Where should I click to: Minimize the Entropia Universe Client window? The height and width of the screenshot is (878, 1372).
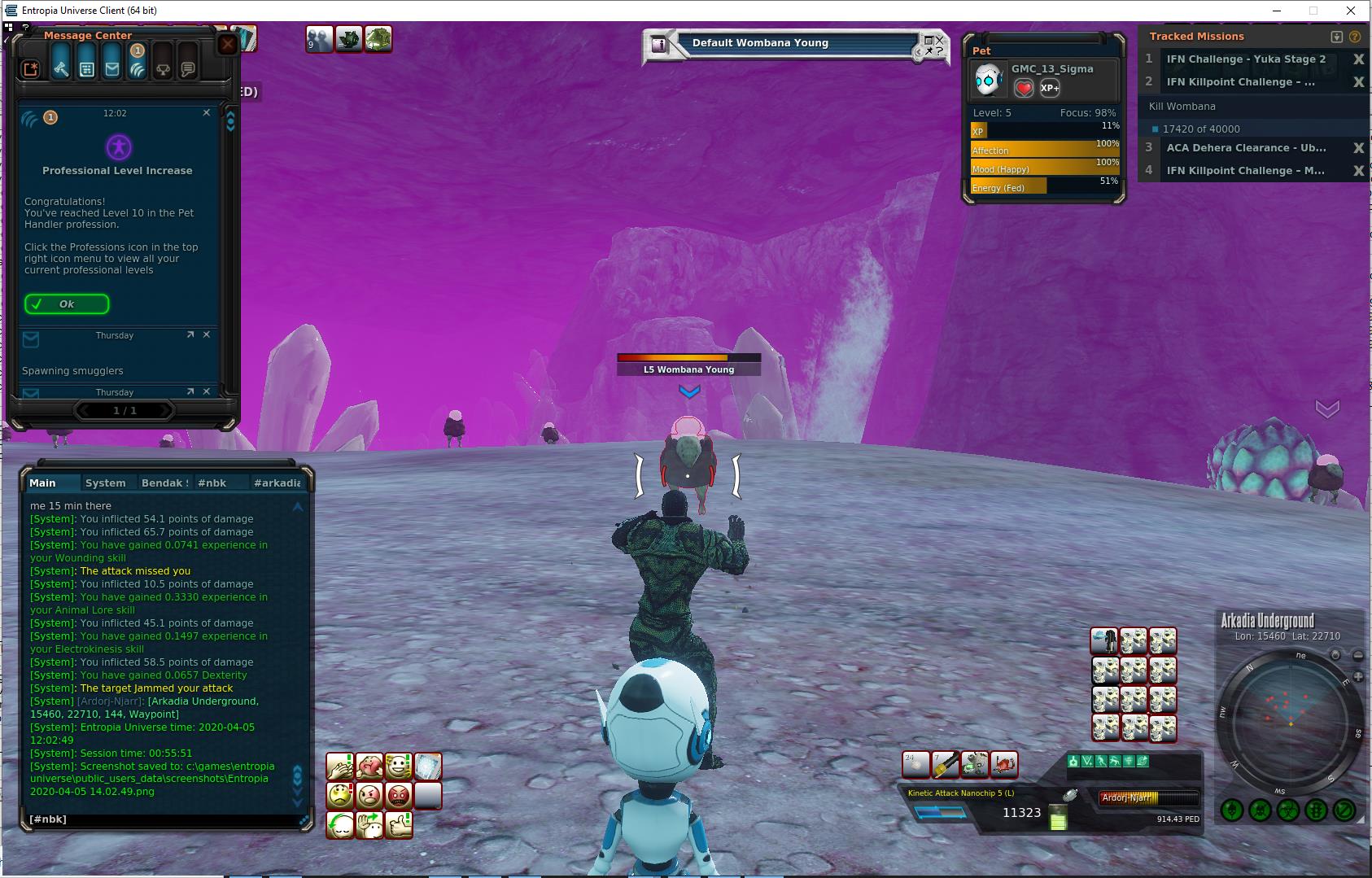(1276, 11)
